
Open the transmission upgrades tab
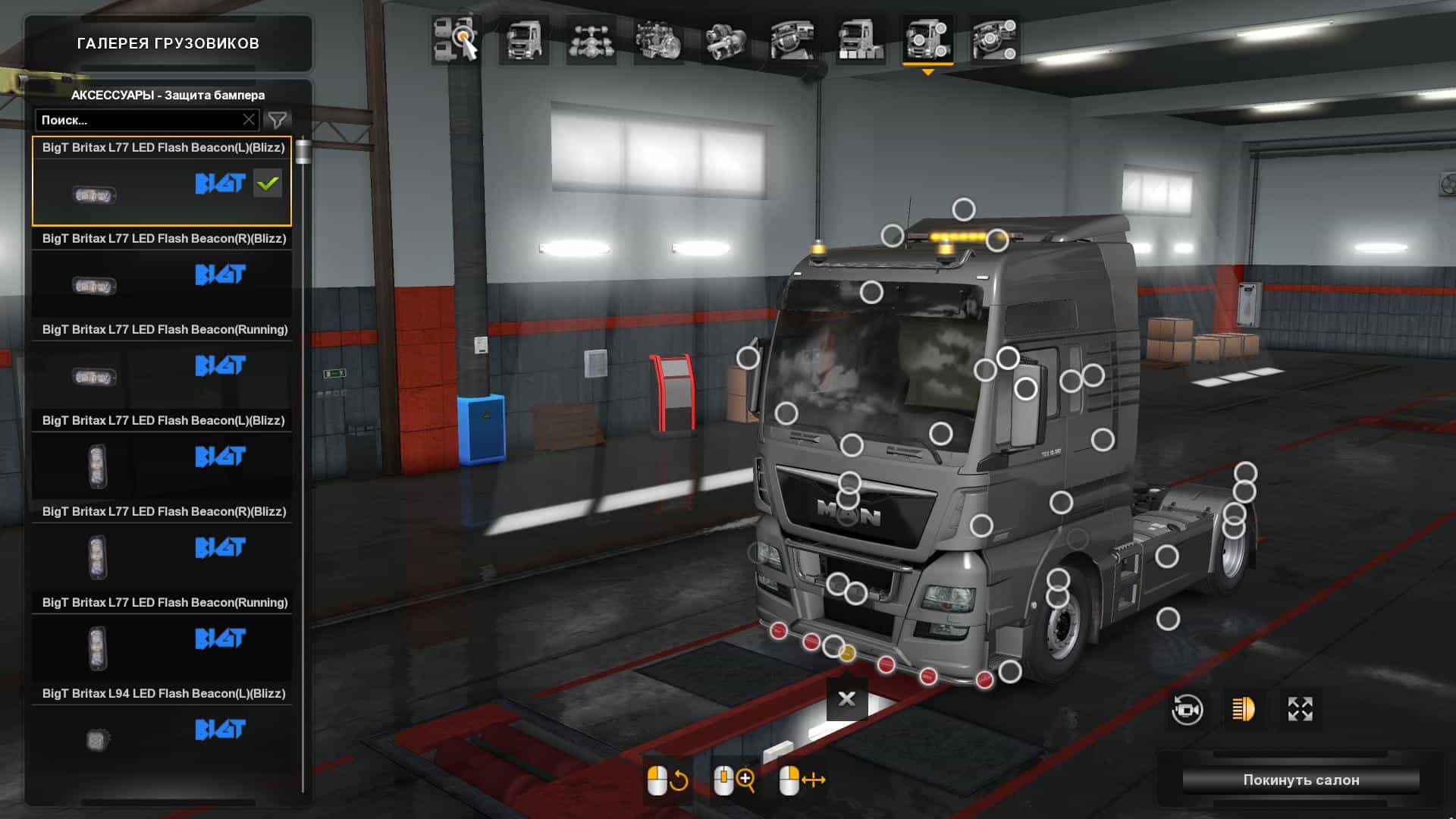[x=726, y=39]
